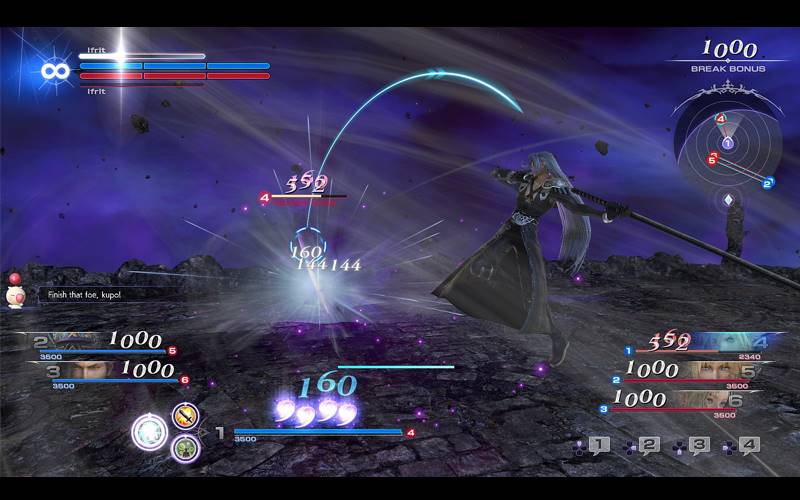Click the moogle advisor icon
800x500 pixels.
17,291
